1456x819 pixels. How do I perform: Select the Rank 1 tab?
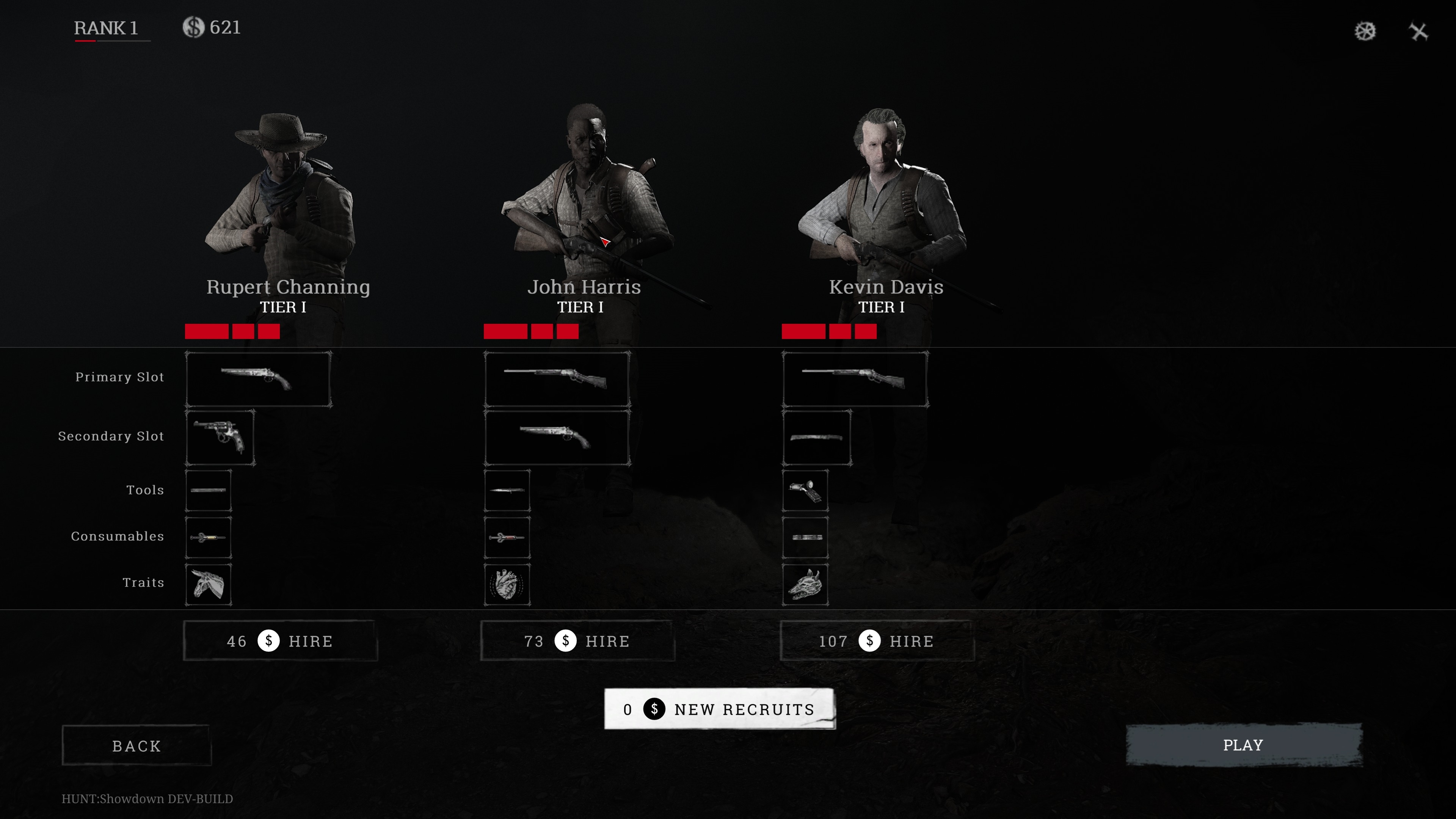106,28
